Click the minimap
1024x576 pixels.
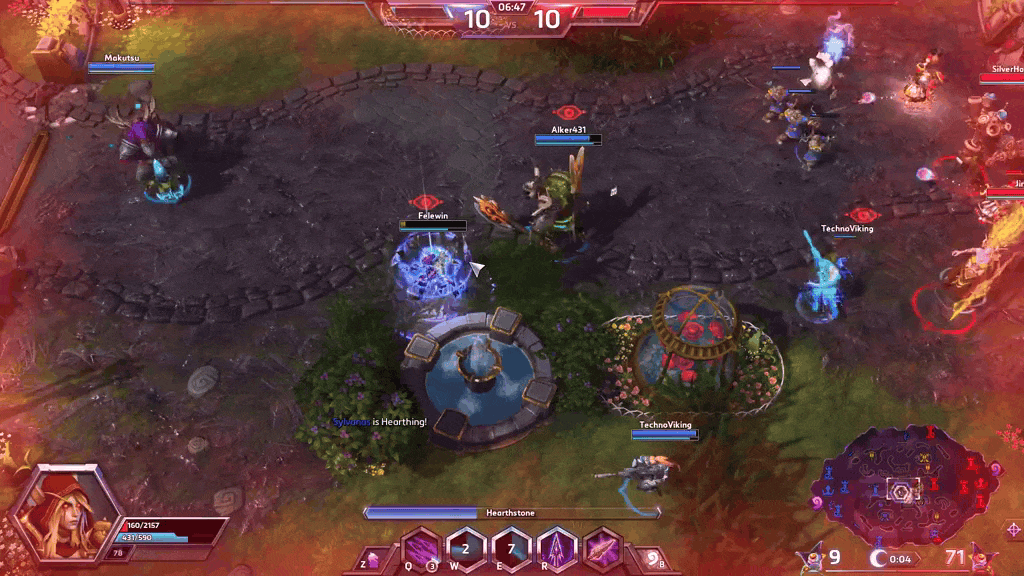pyautogui.click(x=908, y=486)
